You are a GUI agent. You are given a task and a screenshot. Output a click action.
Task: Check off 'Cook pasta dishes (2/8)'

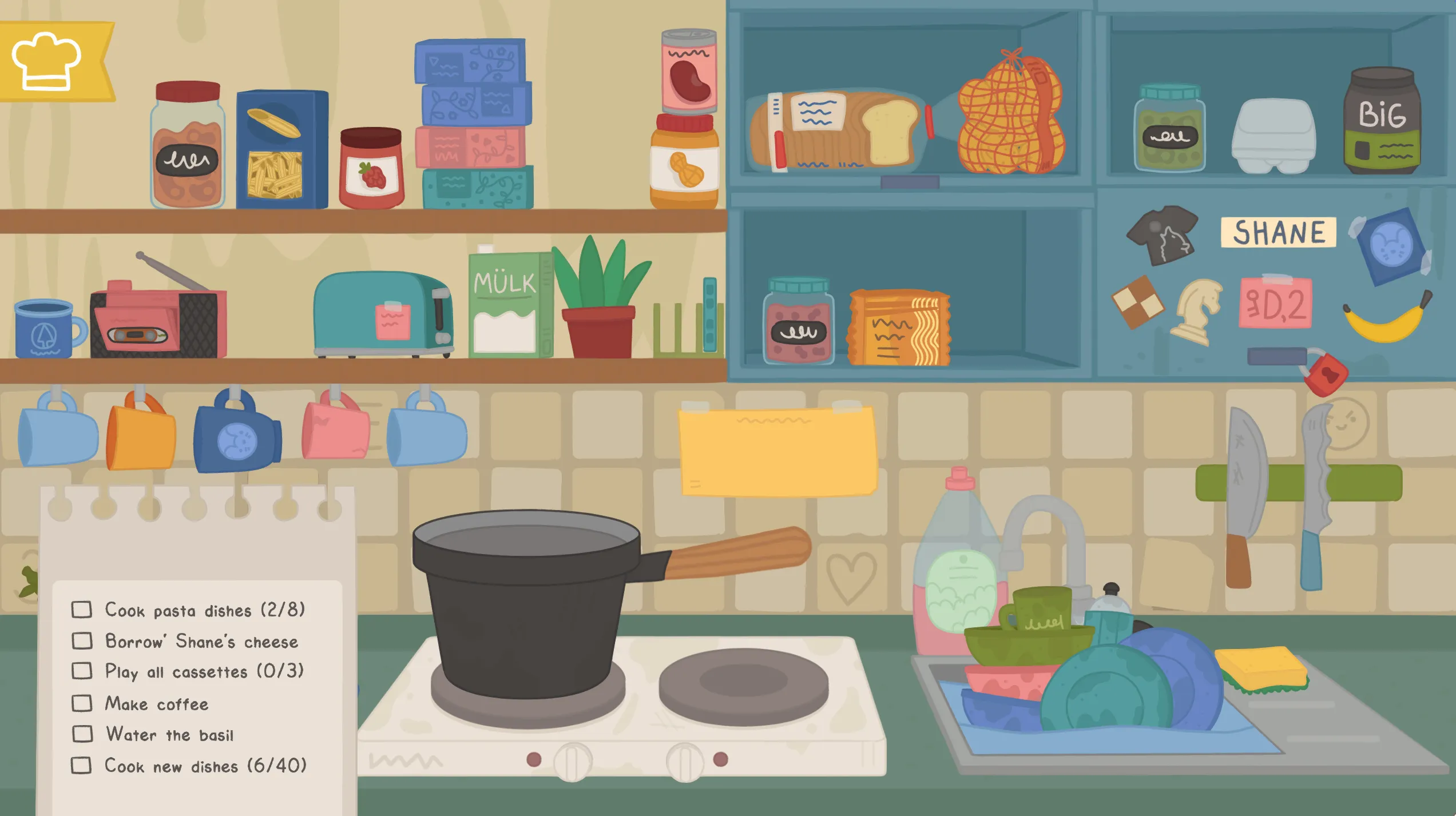81,610
